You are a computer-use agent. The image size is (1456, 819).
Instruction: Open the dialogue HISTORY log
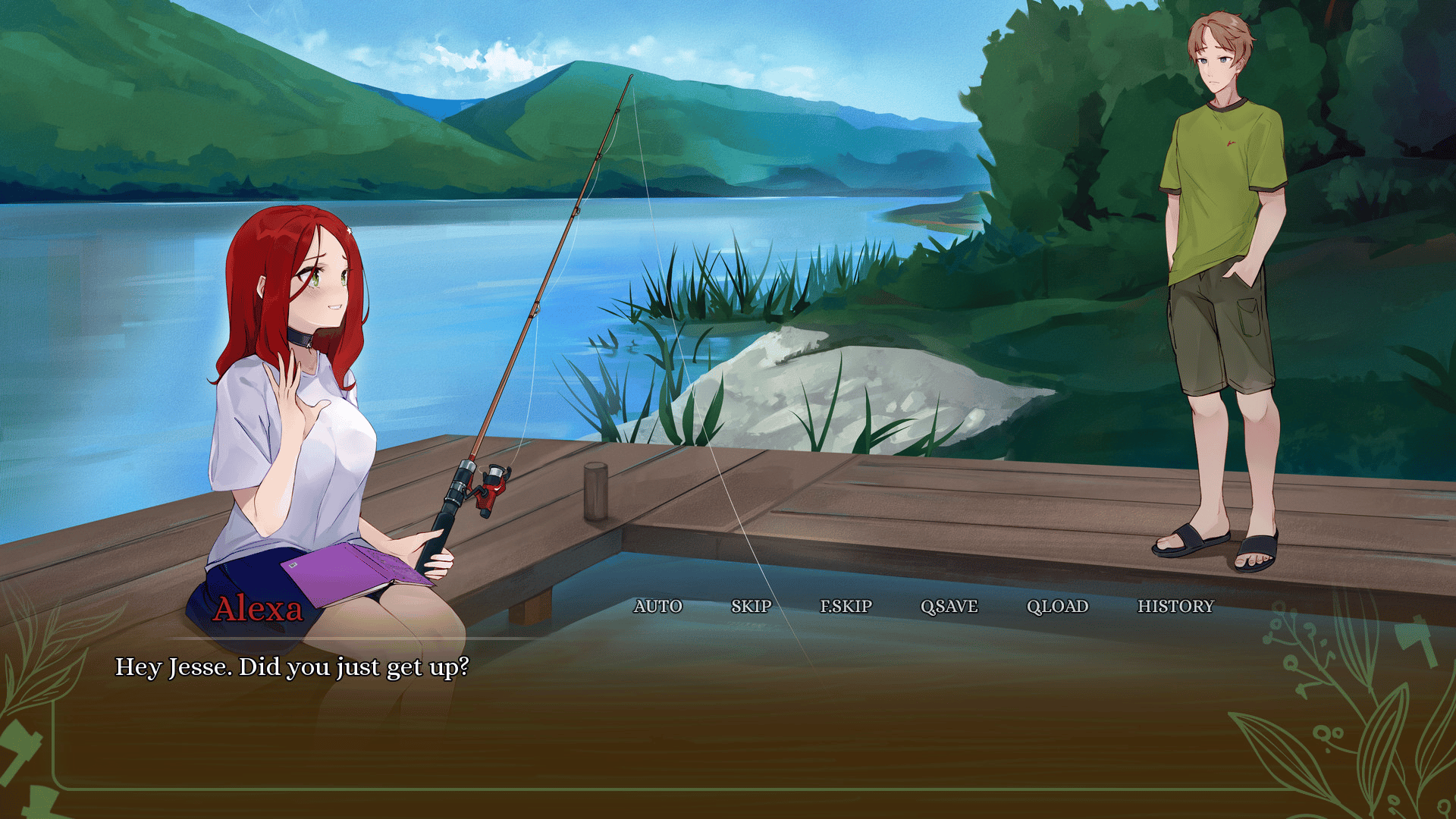[x=1175, y=606]
